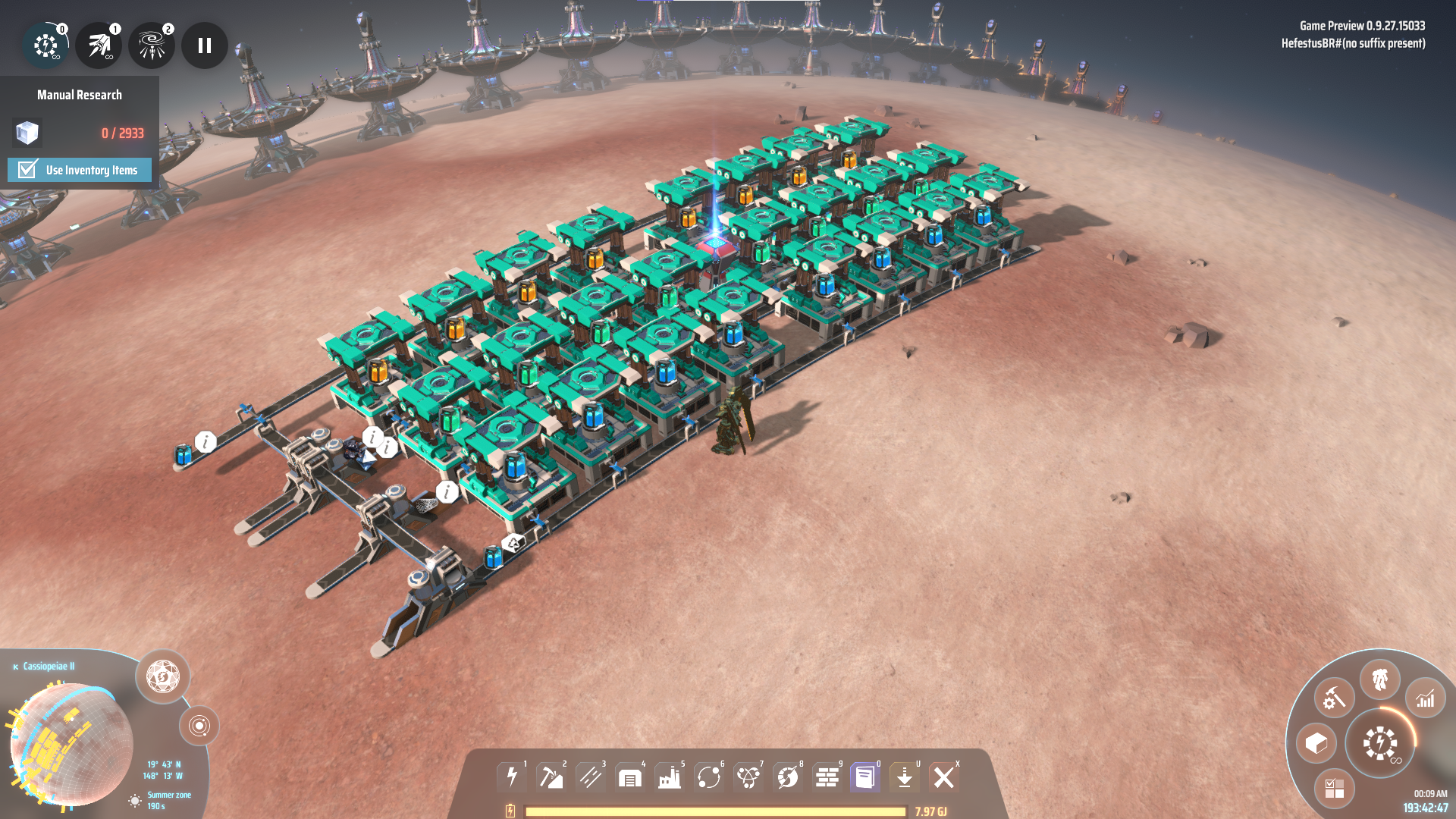Open the power build category (lightning bolt)

[512, 777]
